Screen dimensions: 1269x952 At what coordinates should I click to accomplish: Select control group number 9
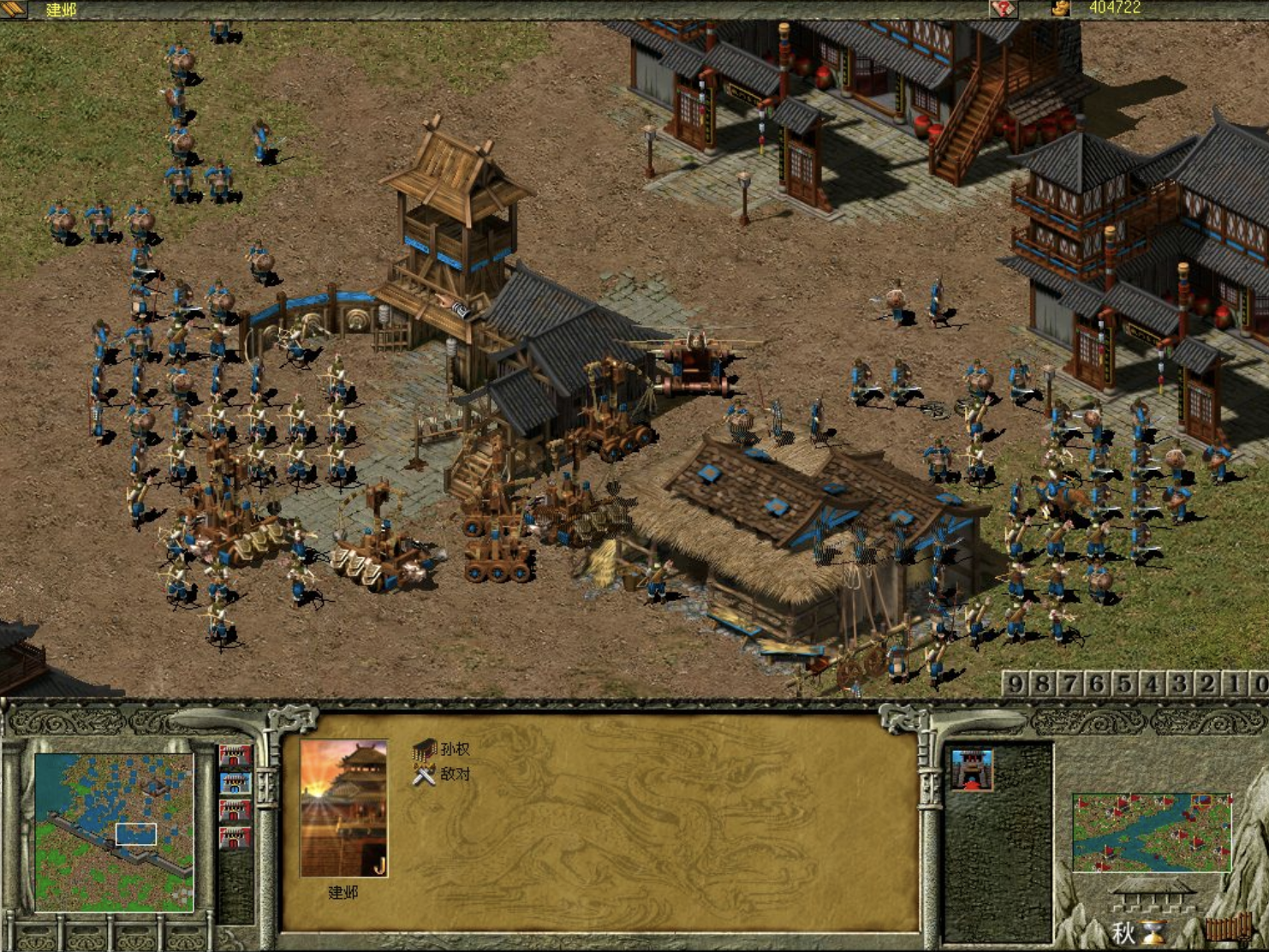click(1016, 683)
